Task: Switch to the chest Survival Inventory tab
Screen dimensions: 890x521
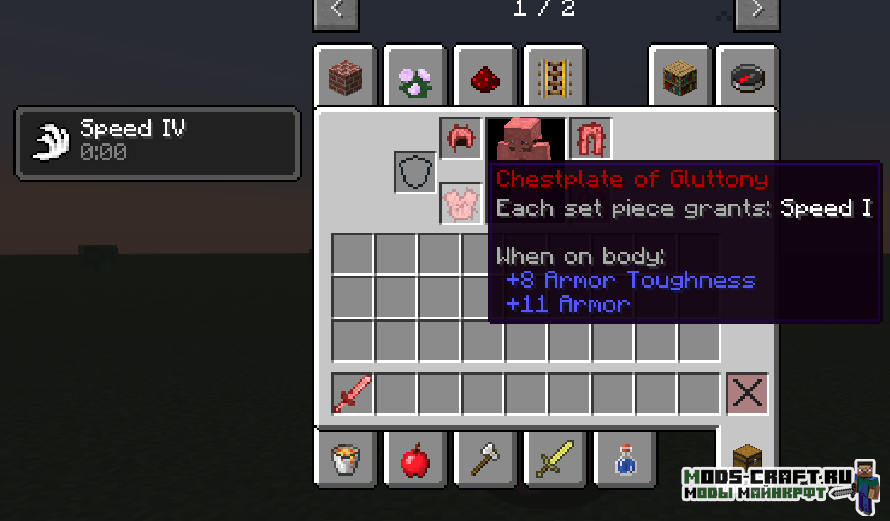Action: [x=747, y=459]
